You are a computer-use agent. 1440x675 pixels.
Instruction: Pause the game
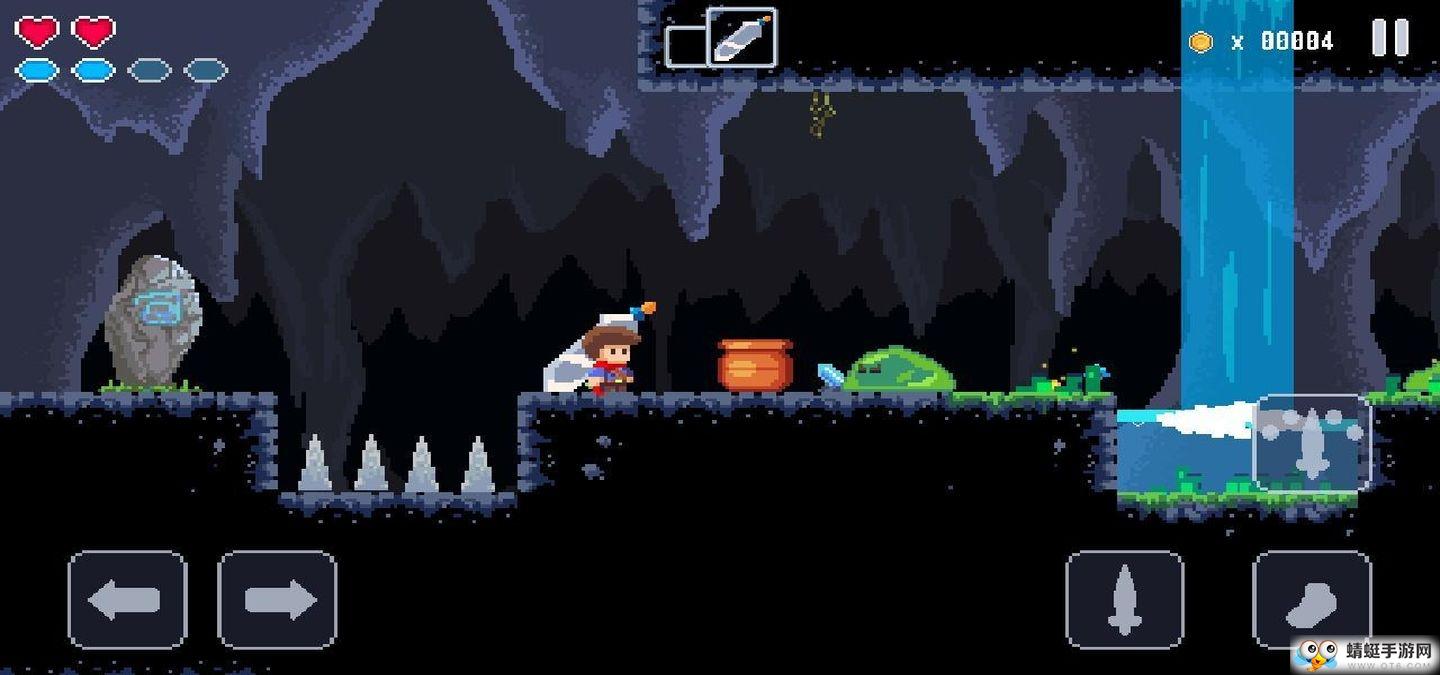coord(1390,39)
